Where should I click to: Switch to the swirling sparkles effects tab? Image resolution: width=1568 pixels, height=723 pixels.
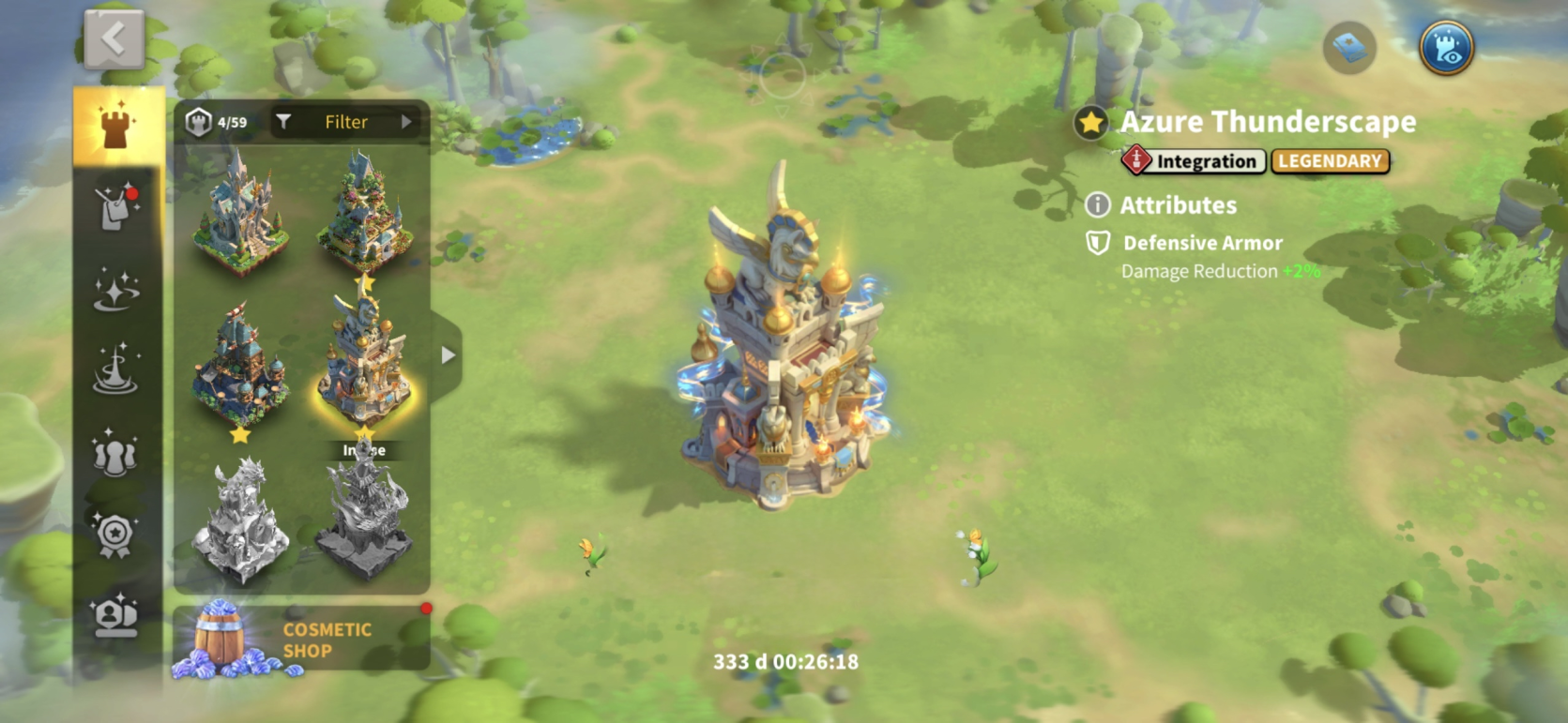[116, 289]
